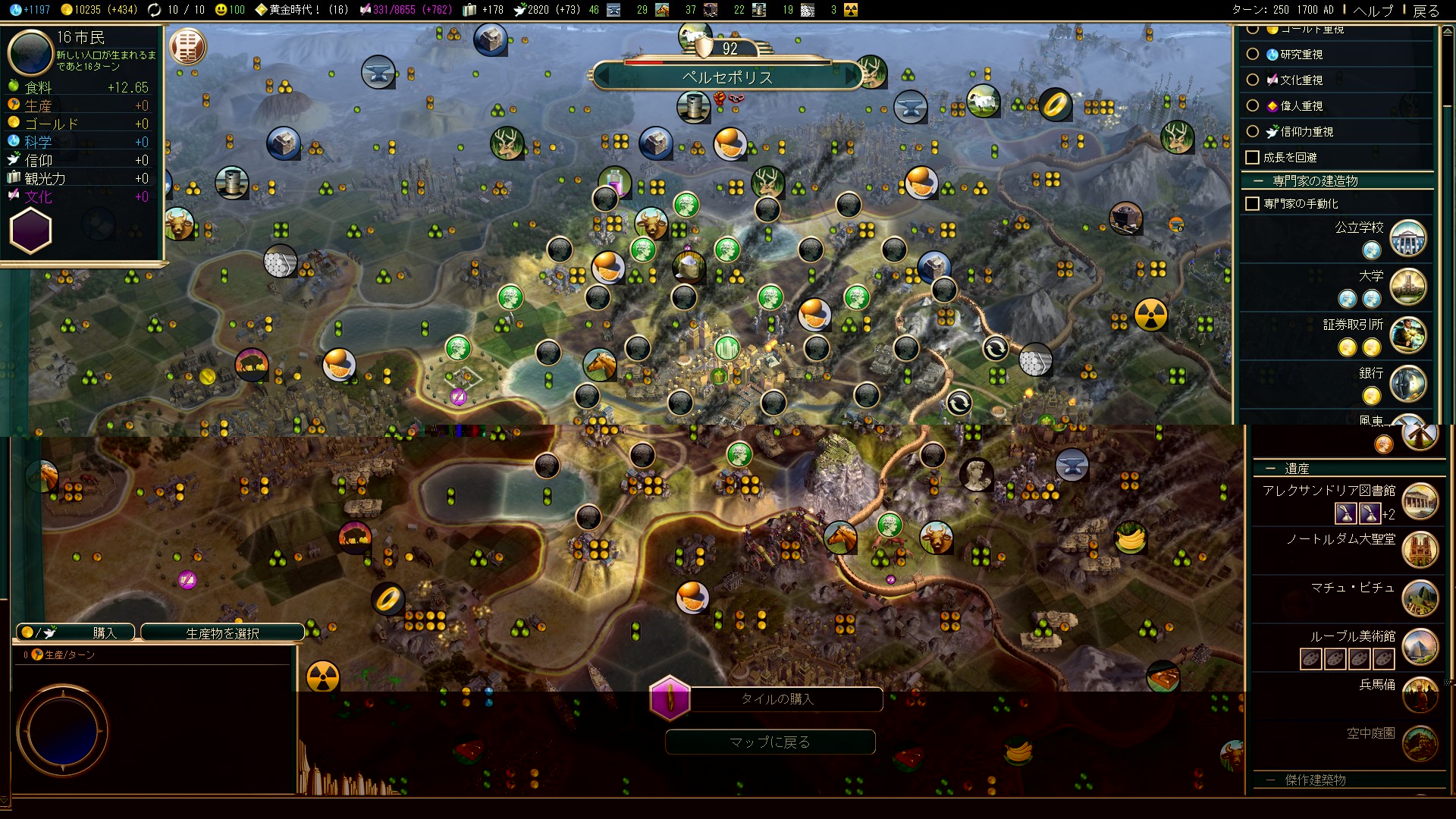Image resolution: width=1456 pixels, height=819 pixels.
Task: Click the タイルの購入 button
Action: [x=777, y=699]
